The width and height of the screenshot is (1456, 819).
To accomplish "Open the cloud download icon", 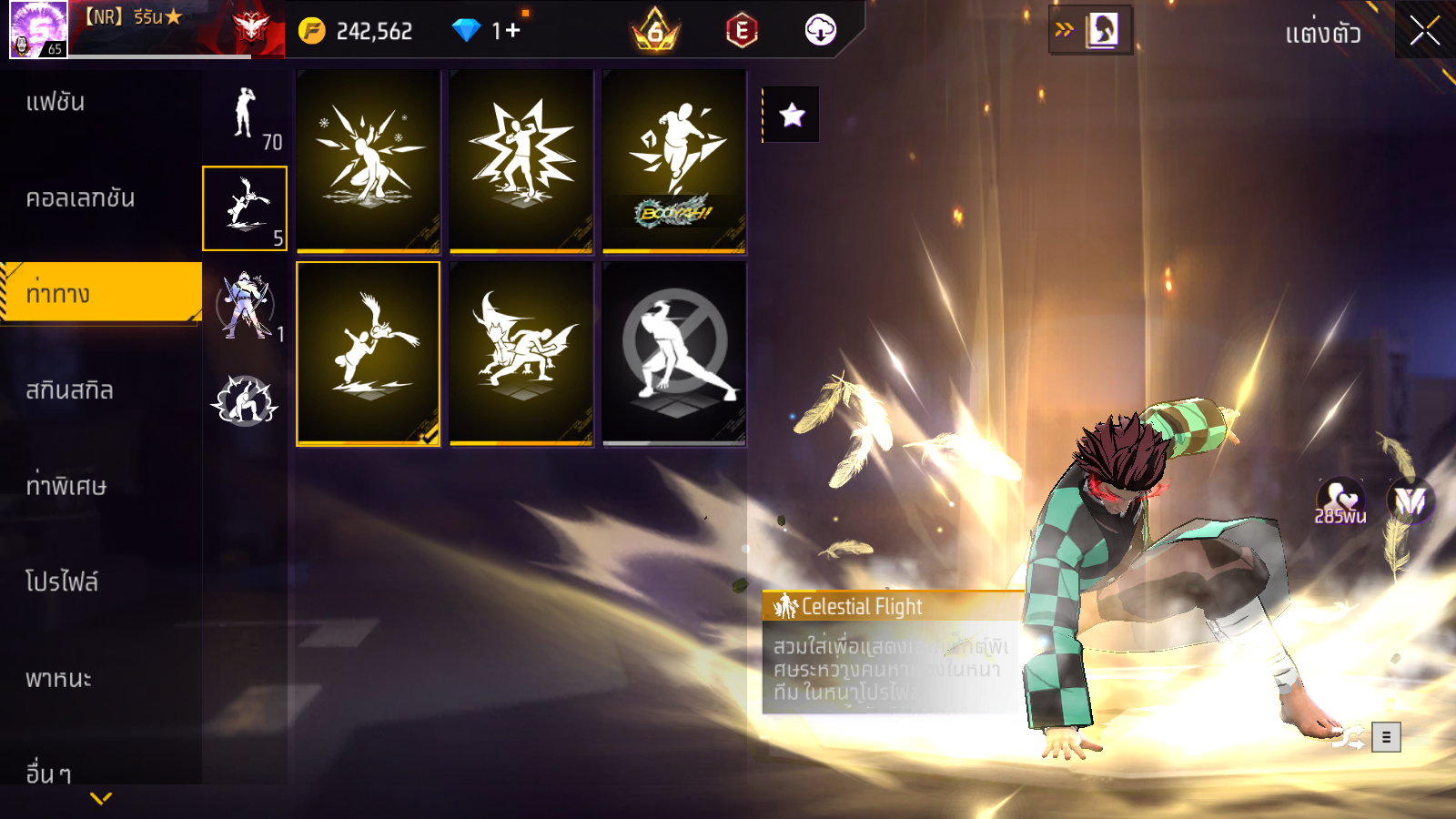I will (820, 31).
